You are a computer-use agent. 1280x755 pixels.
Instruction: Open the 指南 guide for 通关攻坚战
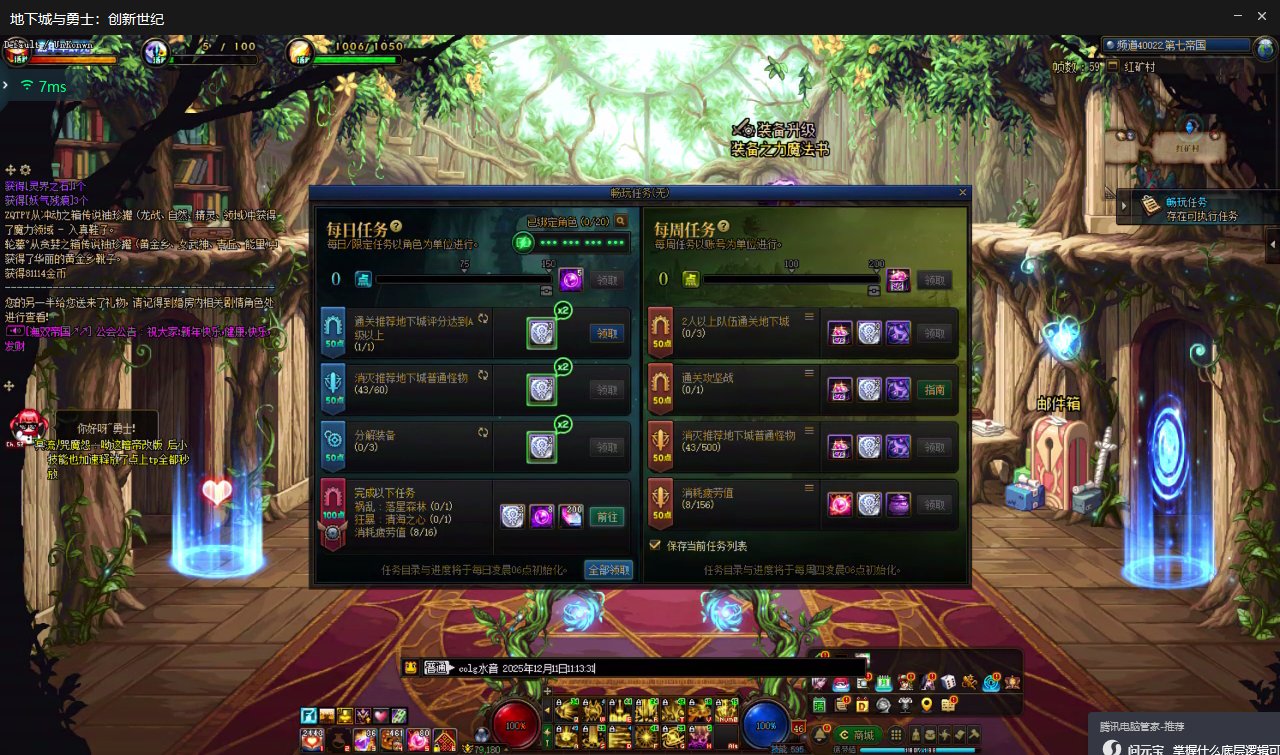(934, 390)
